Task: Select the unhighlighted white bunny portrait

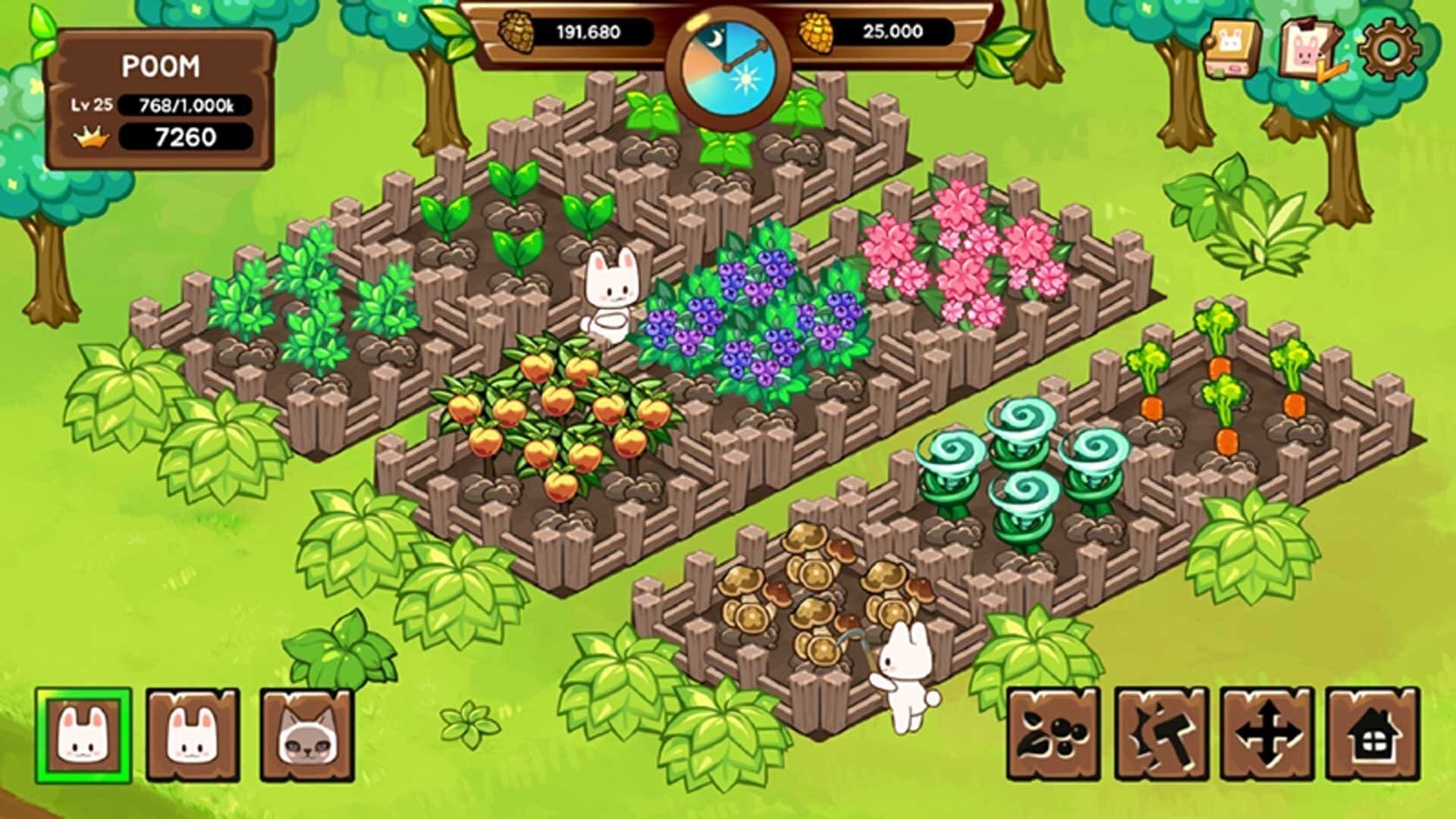Action: [x=193, y=735]
